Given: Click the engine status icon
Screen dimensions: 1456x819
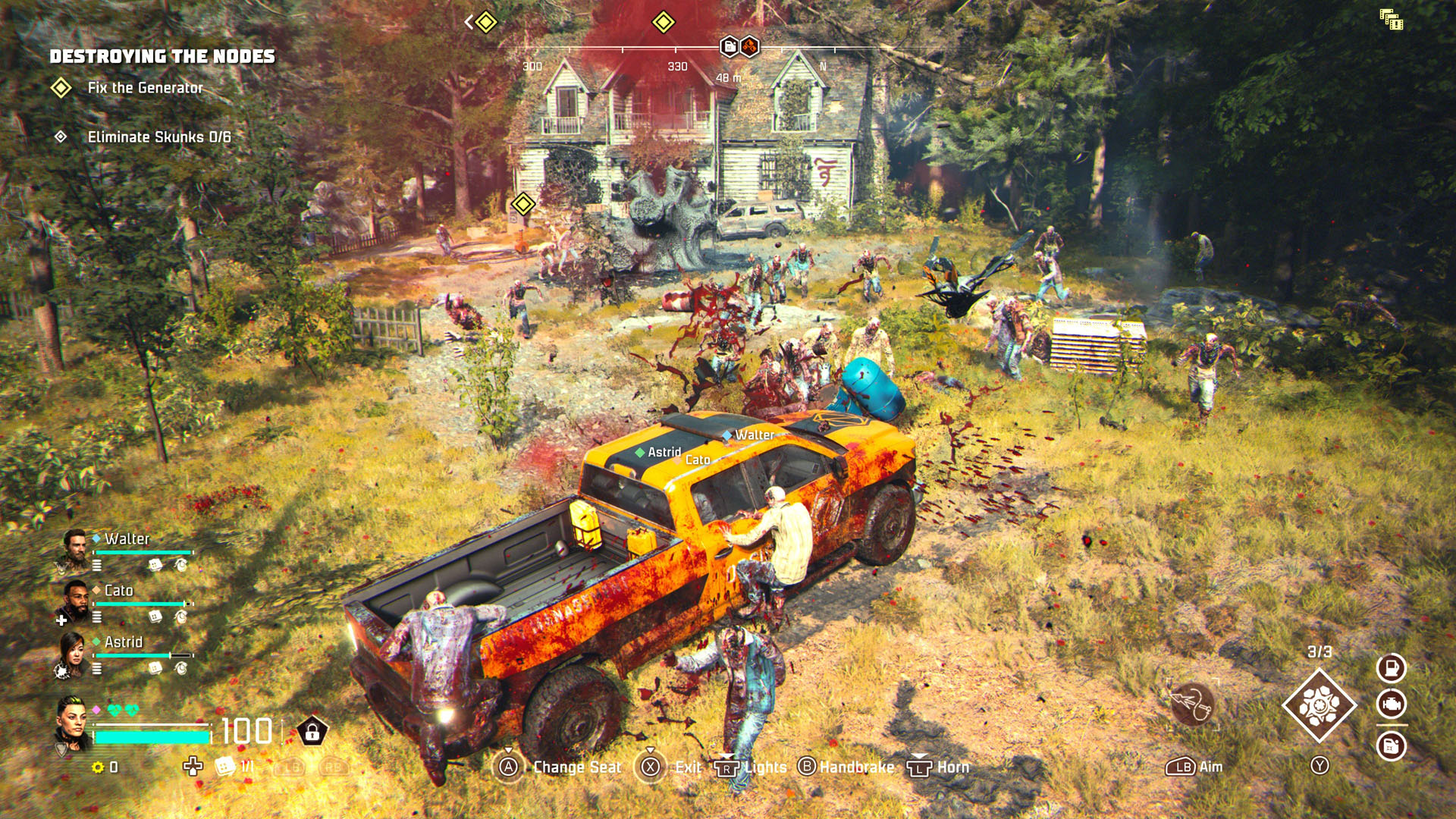Looking at the screenshot, I should [1392, 704].
